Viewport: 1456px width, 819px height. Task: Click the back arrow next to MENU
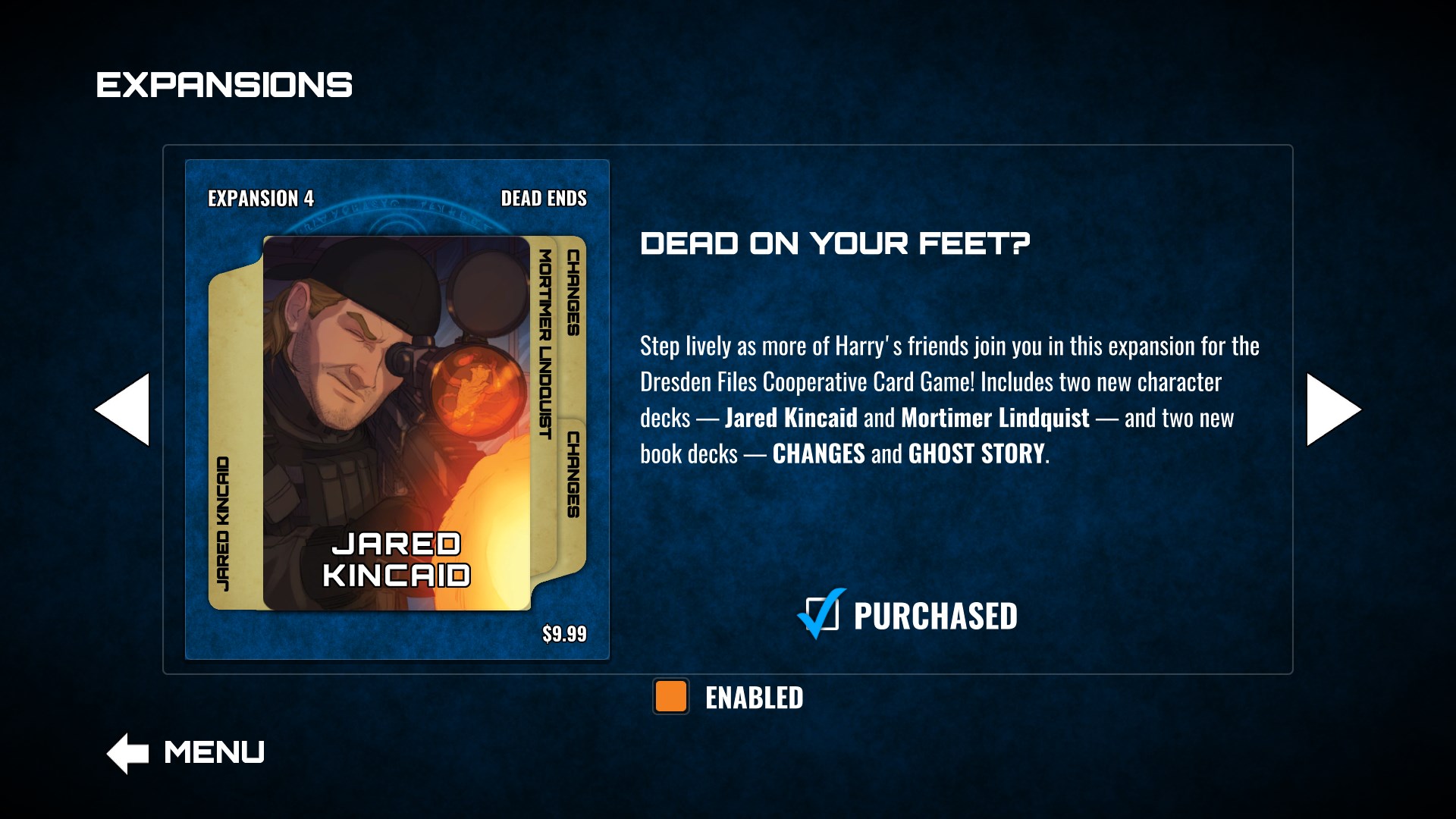click(127, 752)
